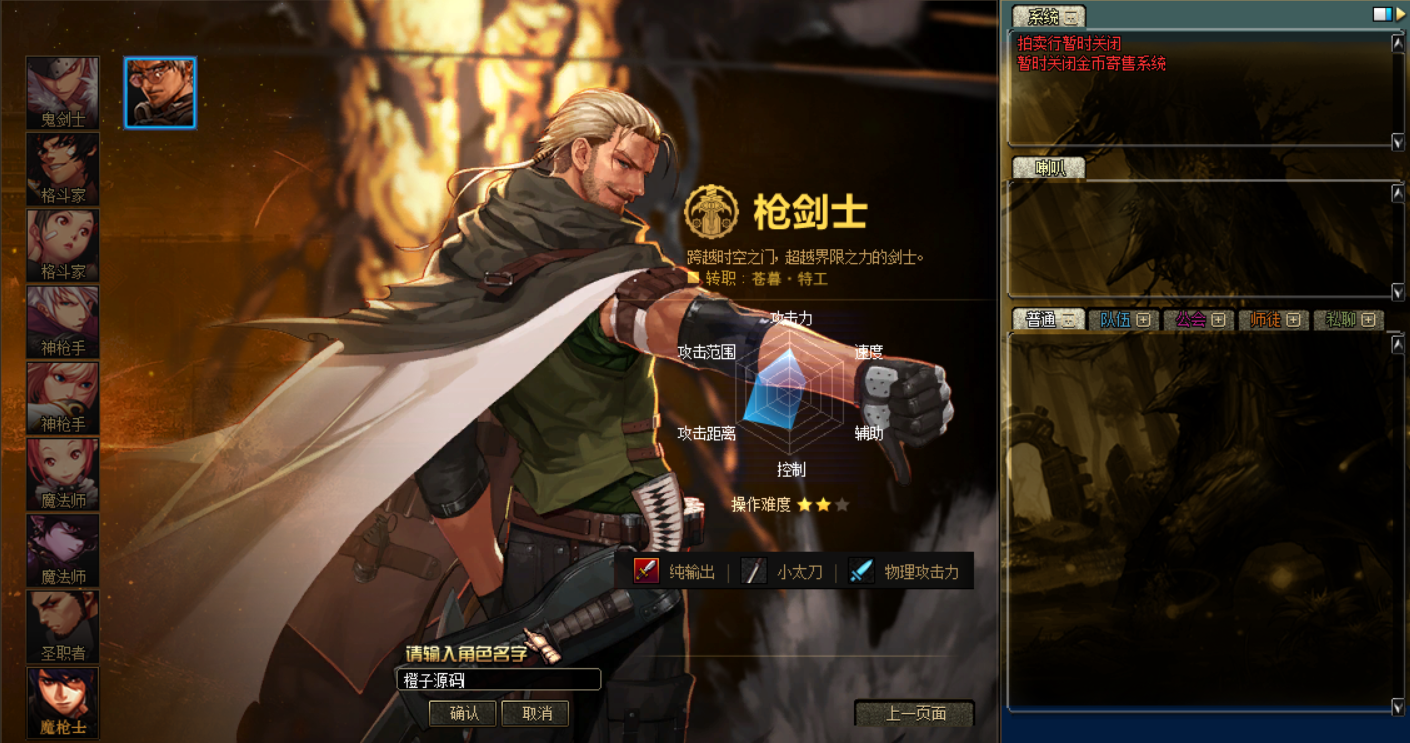Open the 喇叭 chat tab
1410x743 pixels.
click(x=1049, y=168)
